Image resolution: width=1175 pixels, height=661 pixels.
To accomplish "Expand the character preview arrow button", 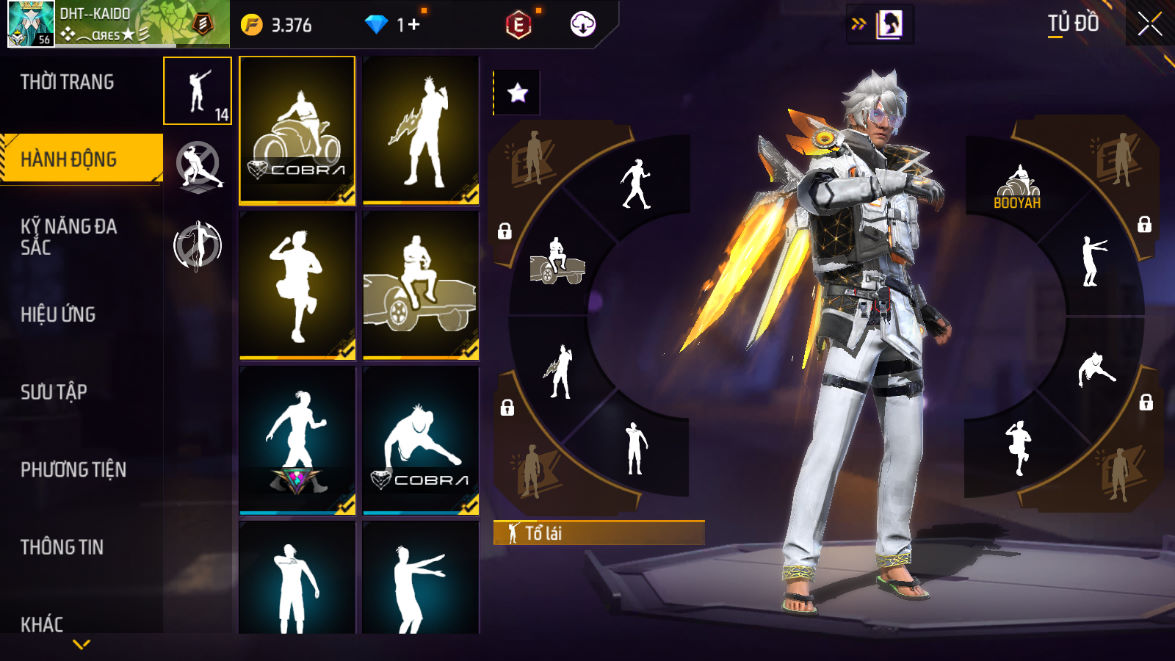I will point(879,25).
